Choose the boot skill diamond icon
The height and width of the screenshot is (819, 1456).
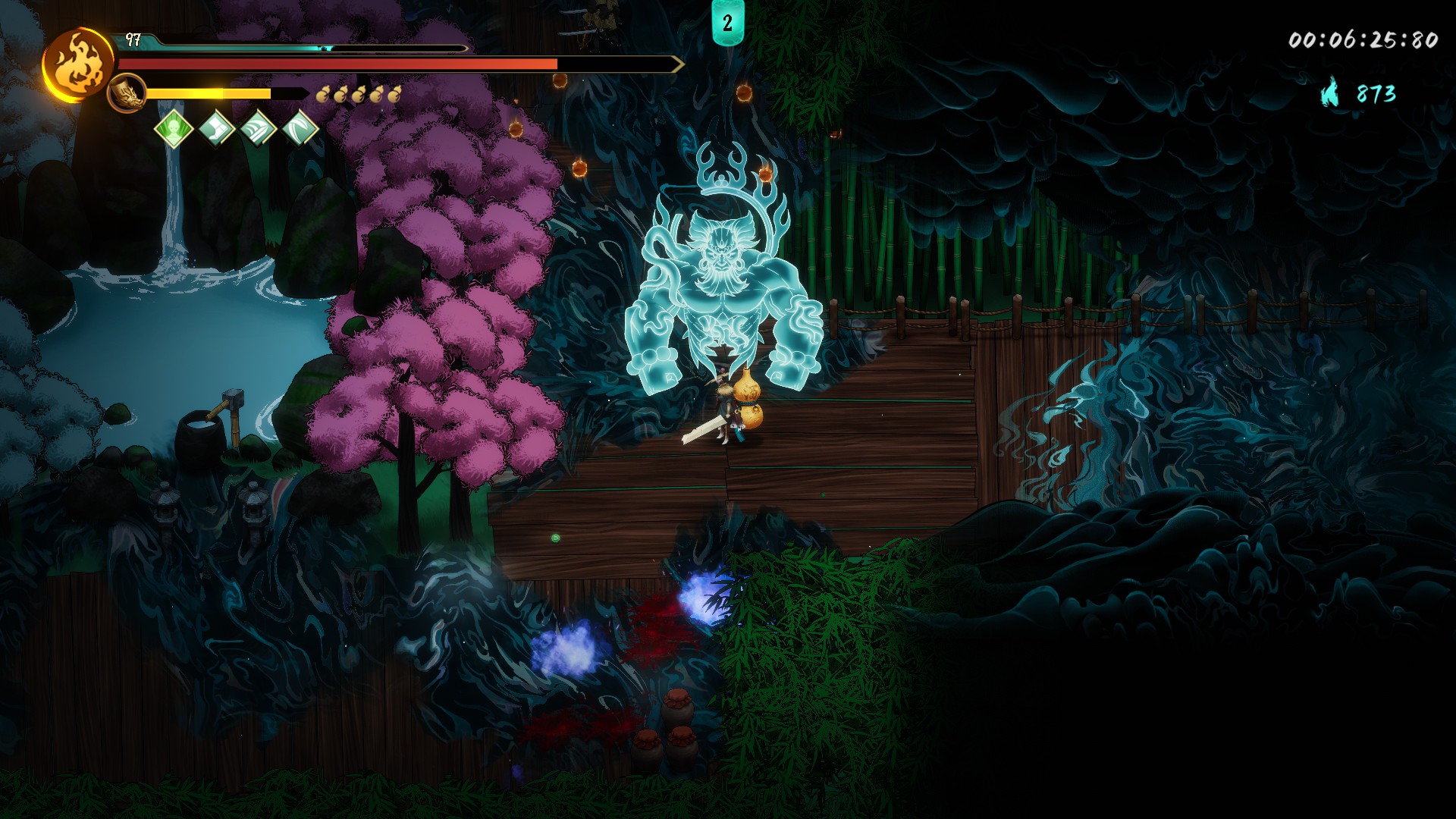click(x=216, y=128)
